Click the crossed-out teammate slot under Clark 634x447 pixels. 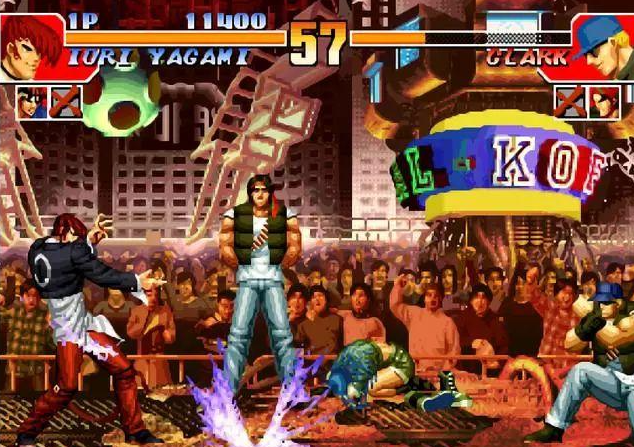coord(570,100)
